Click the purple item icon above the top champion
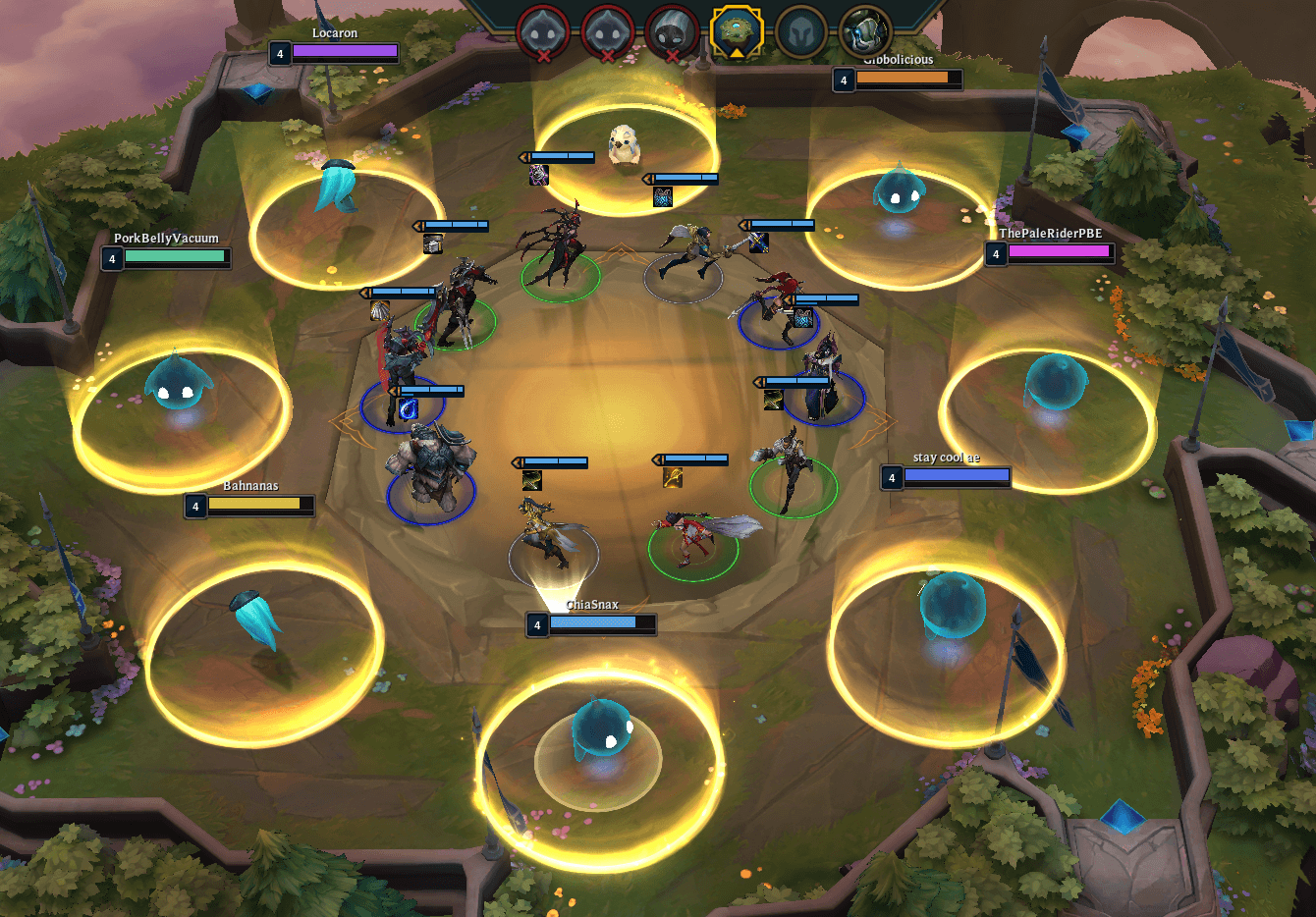This screenshot has height=917, width=1316. point(538,175)
